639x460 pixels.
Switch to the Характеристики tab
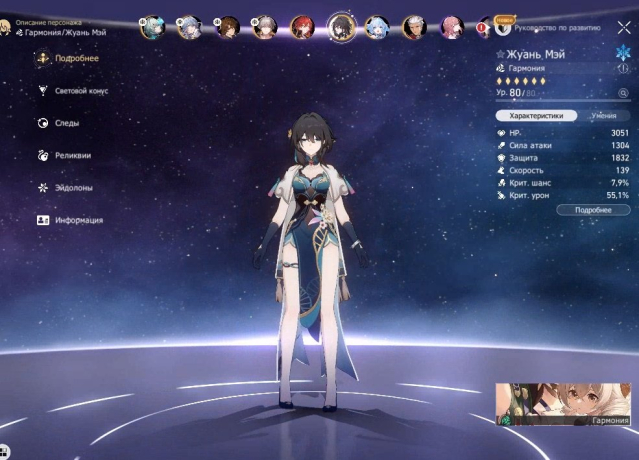tap(539, 116)
